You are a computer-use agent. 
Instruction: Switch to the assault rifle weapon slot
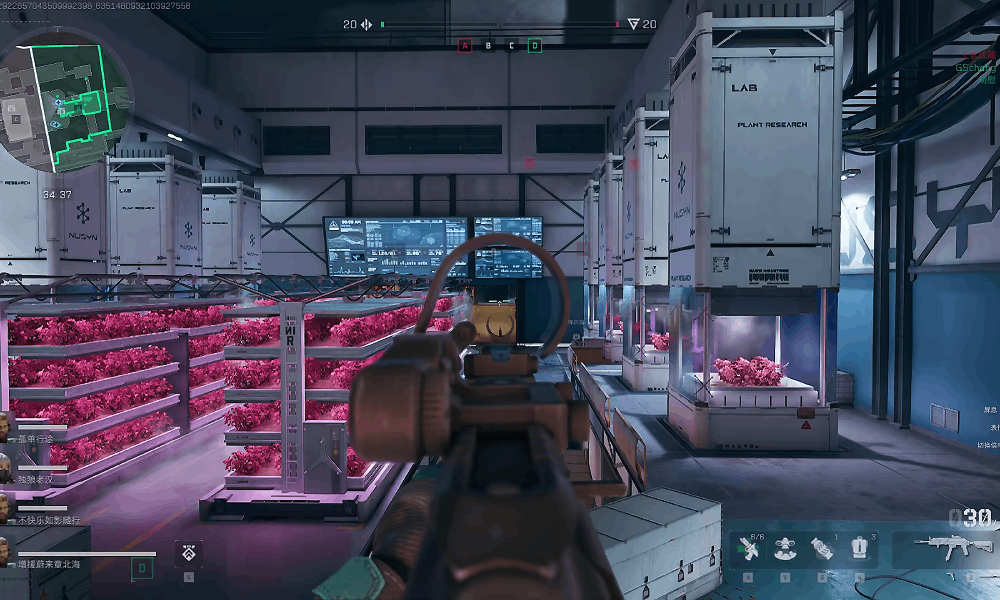coord(945,547)
